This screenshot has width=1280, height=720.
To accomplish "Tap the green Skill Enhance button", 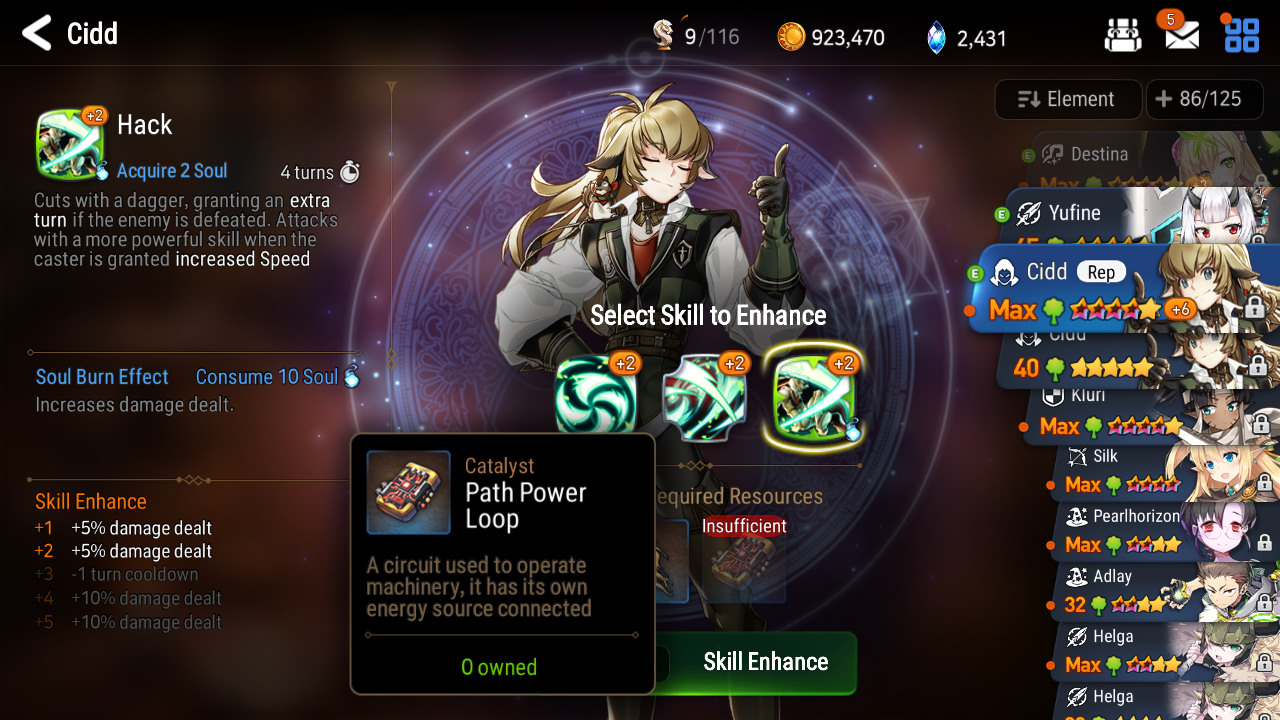I will tap(765, 662).
